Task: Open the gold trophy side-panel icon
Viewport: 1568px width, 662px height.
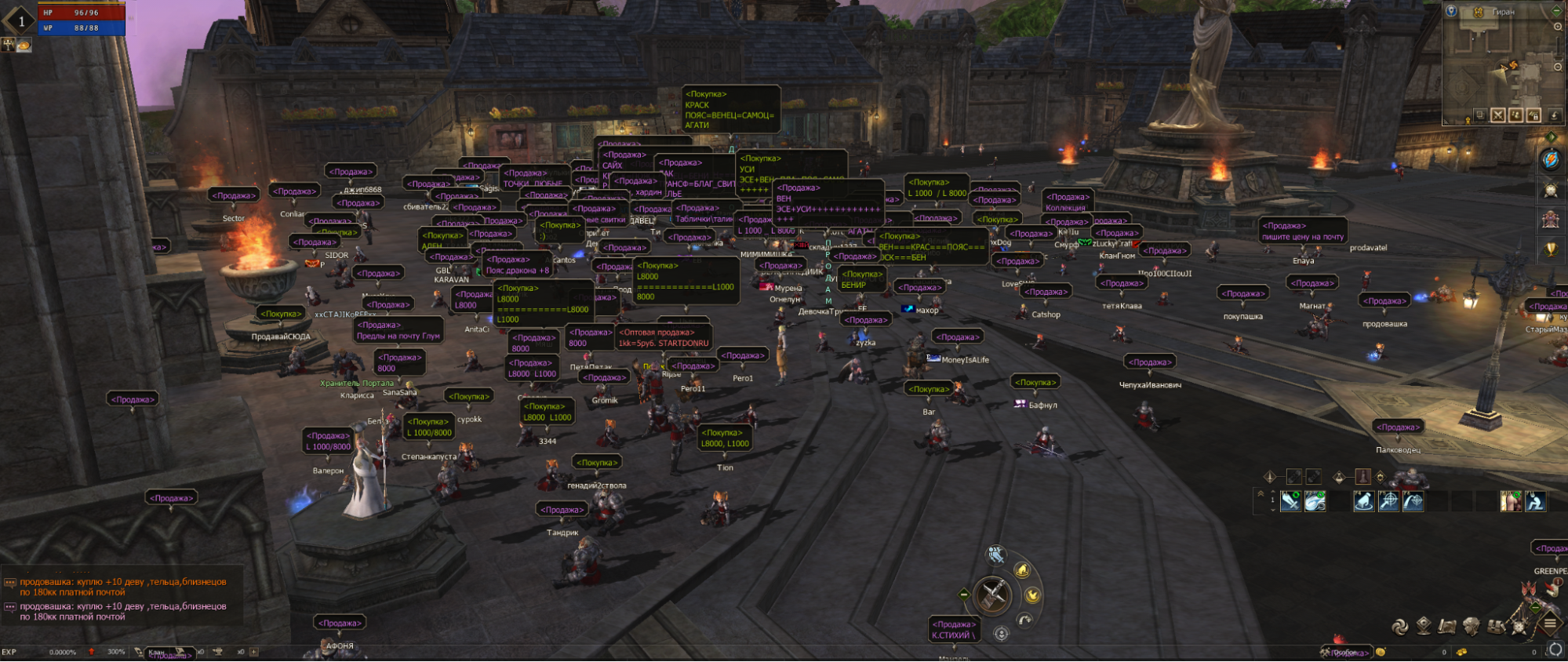Action: [1550, 250]
